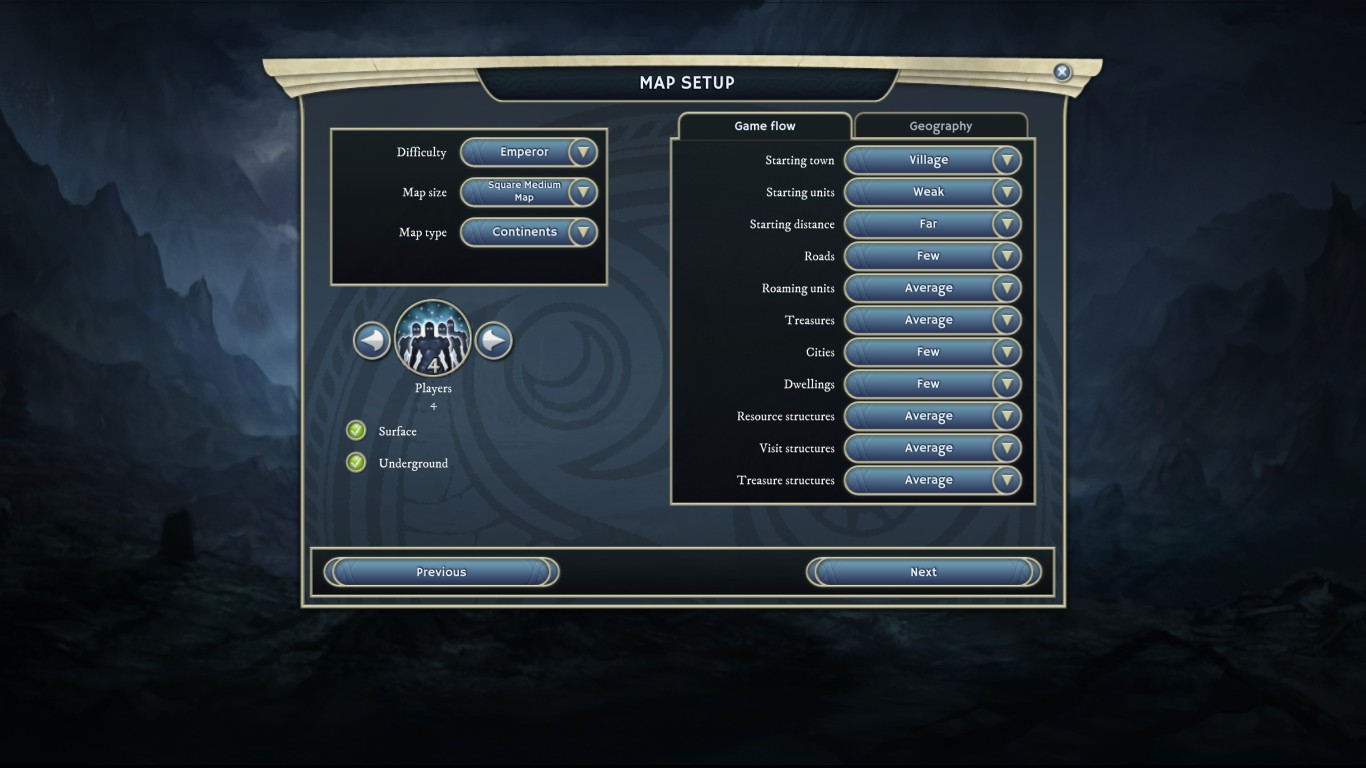The width and height of the screenshot is (1366, 768).
Task: Change the Treasures amount dropdown
Action: point(932,320)
